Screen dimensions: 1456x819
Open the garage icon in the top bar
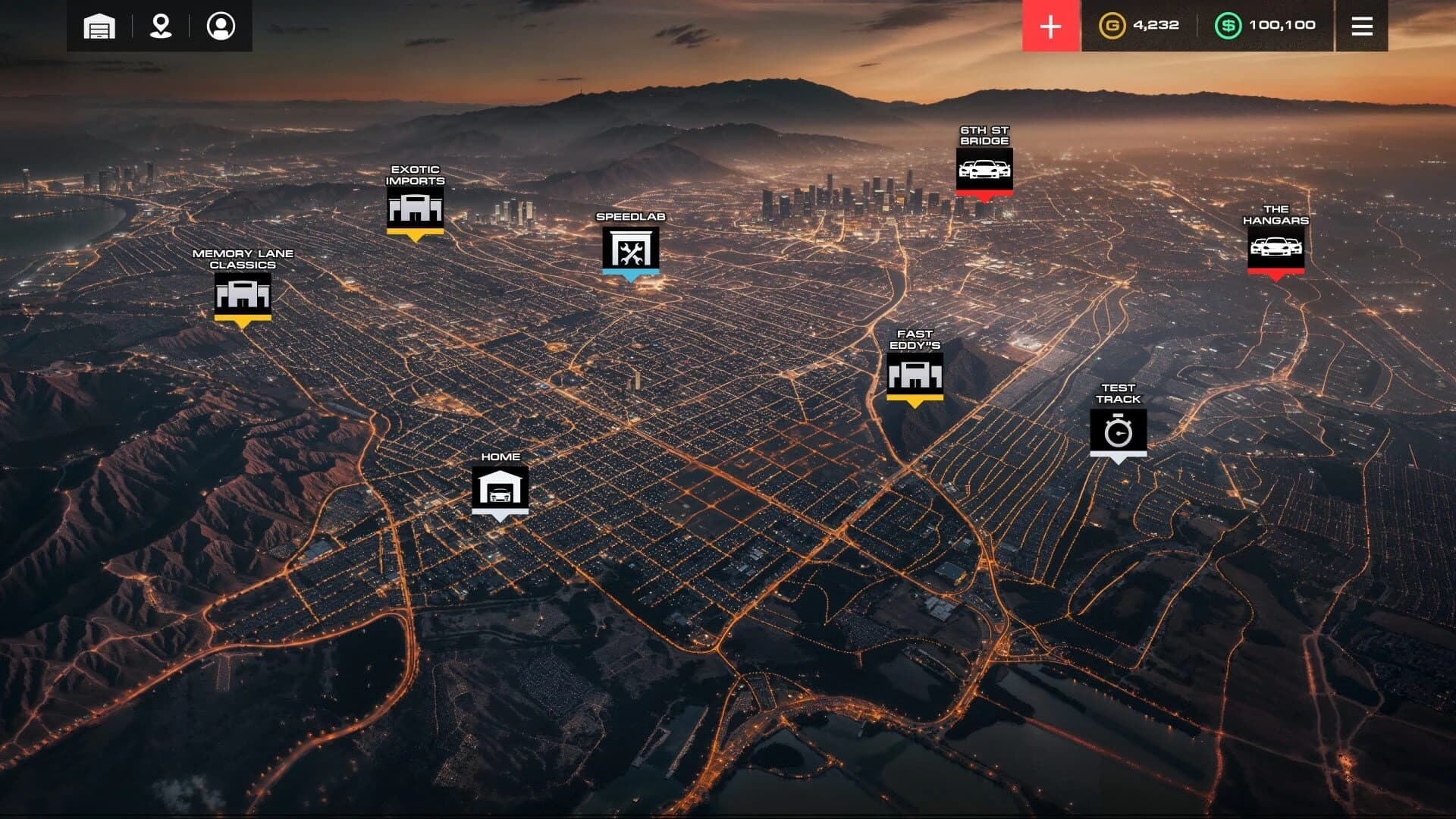point(99,25)
